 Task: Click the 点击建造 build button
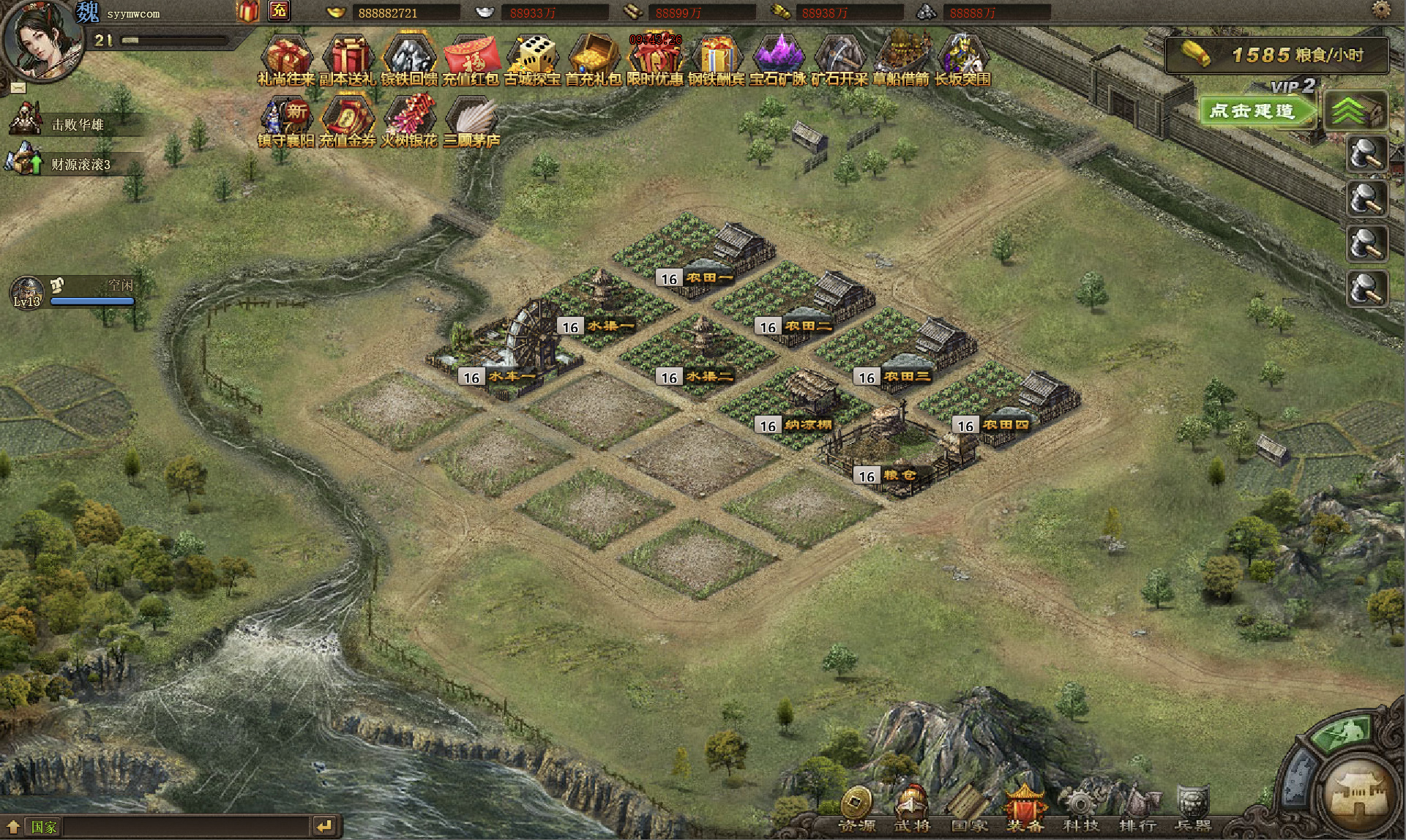(1254, 111)
